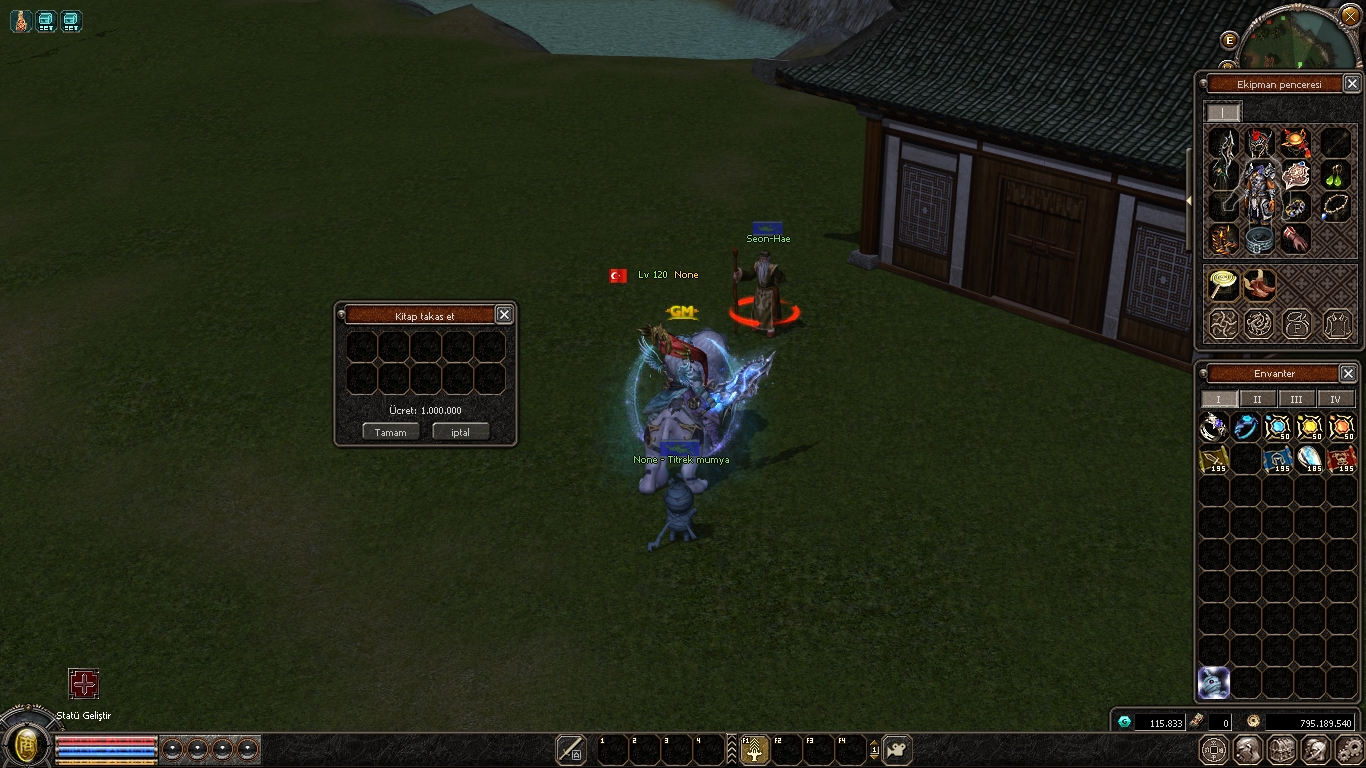Show inventory page IV
The height and width of the screenshot is (768, 1366).
[1335, 399]
